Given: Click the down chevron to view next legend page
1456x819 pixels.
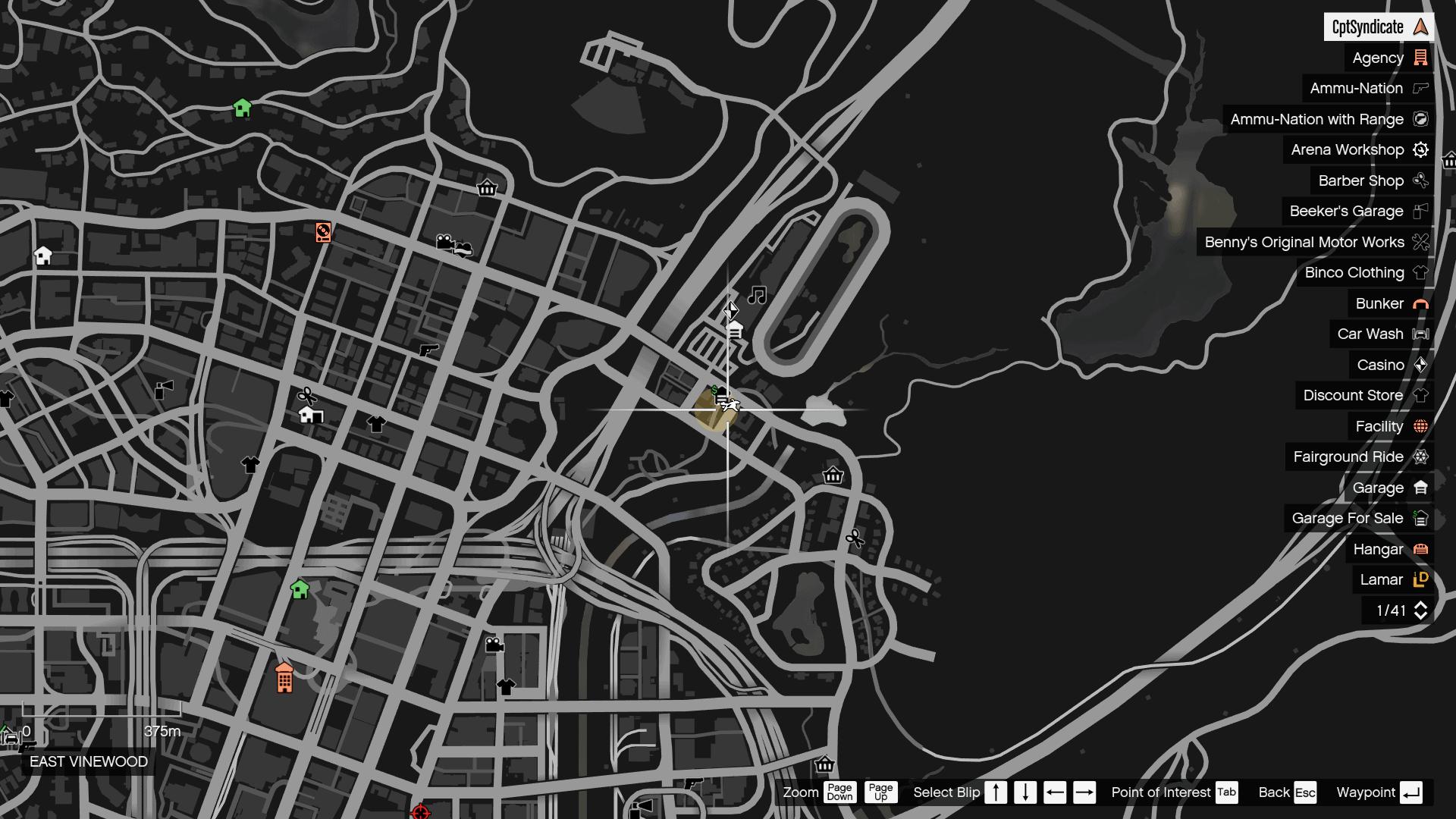Looking at the screenshot, I should pos(1421,615).
